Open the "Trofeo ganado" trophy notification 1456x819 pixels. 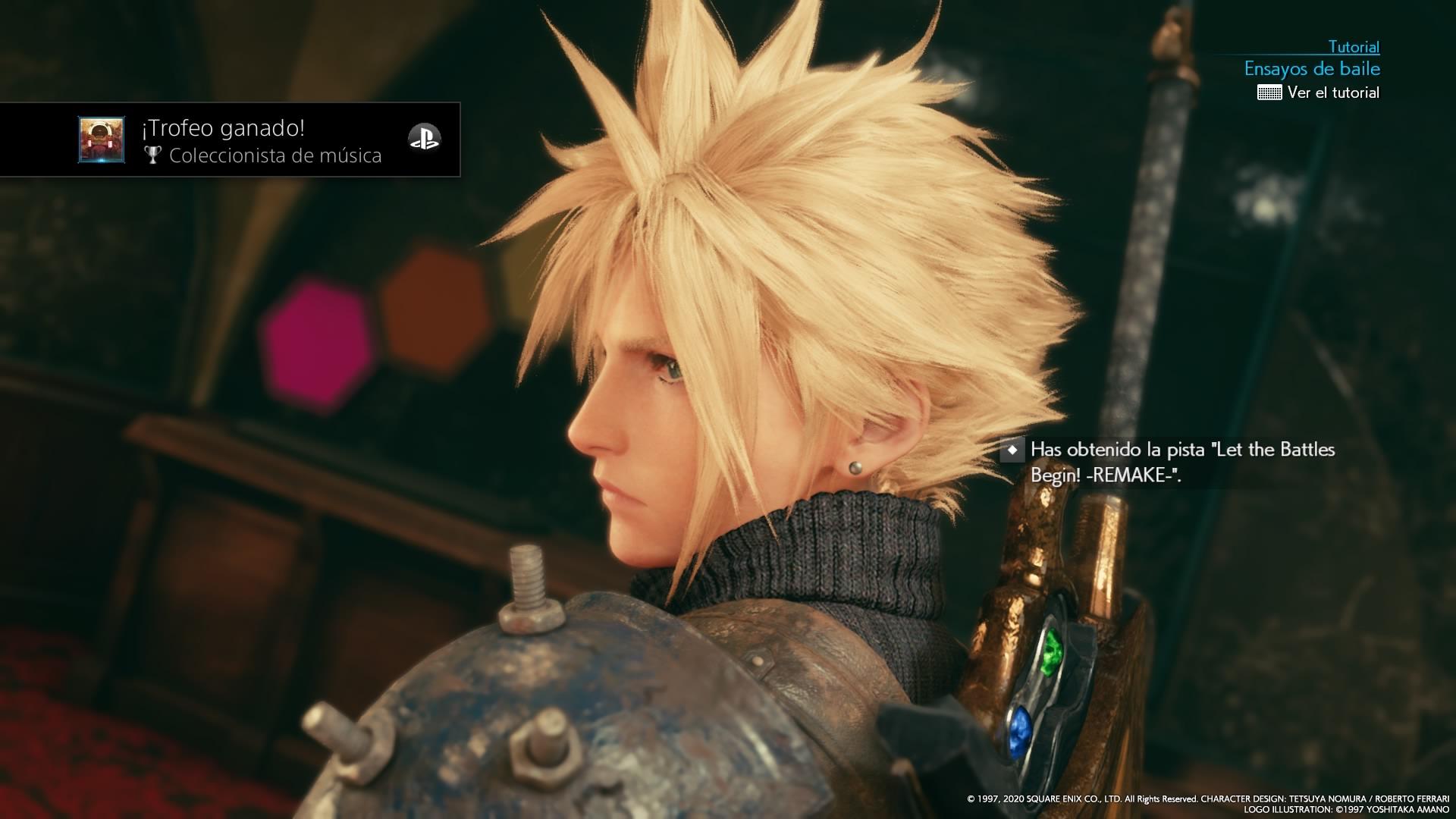click(x=261, y=140)
